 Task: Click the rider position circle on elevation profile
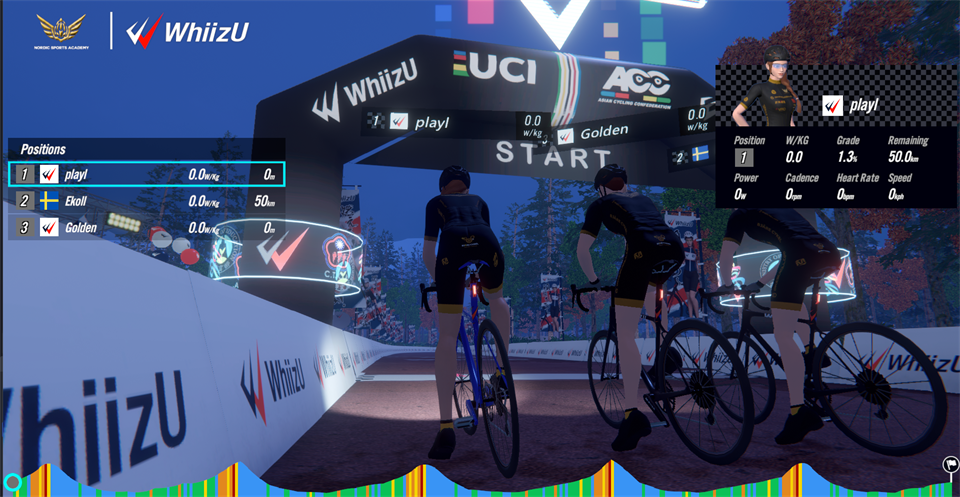point(13,482)
